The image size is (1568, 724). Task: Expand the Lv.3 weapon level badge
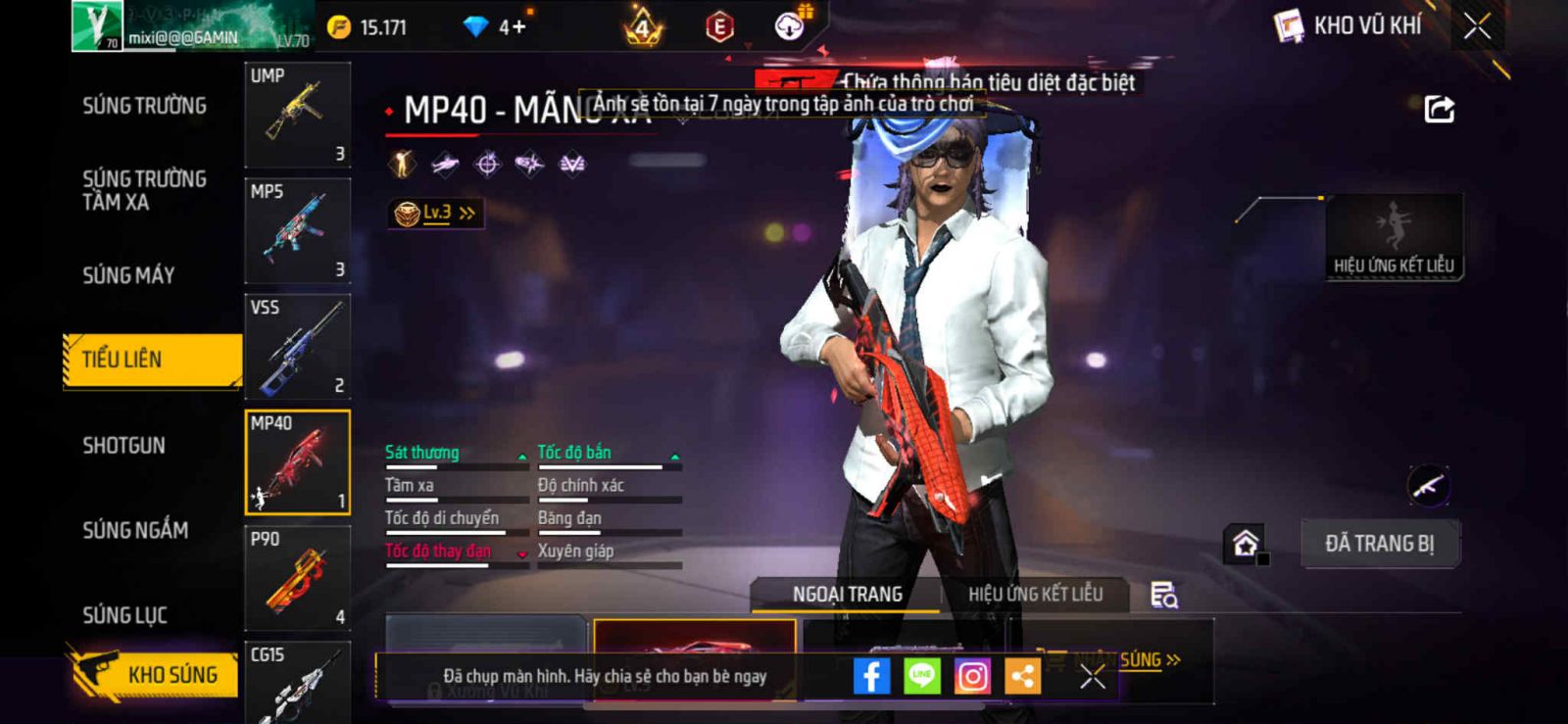436,213
